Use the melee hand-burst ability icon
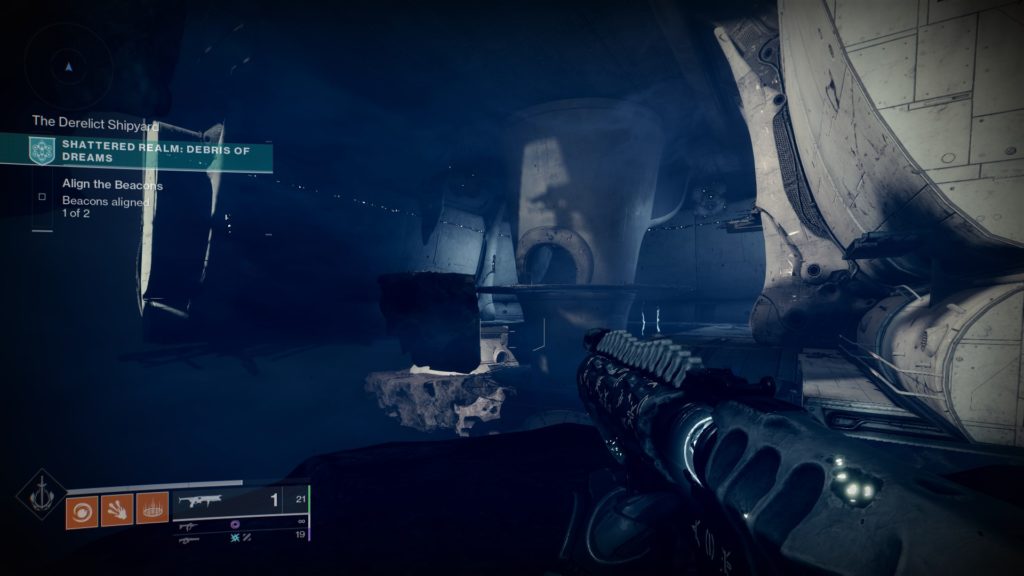 117,511
